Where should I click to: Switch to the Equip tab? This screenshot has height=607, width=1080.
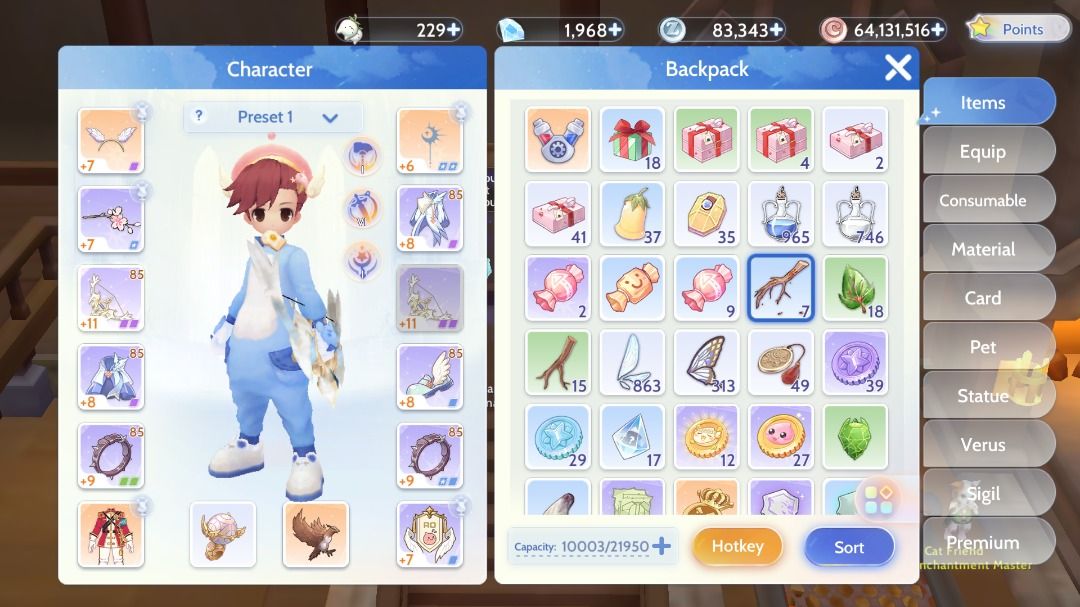coord(982,151)
